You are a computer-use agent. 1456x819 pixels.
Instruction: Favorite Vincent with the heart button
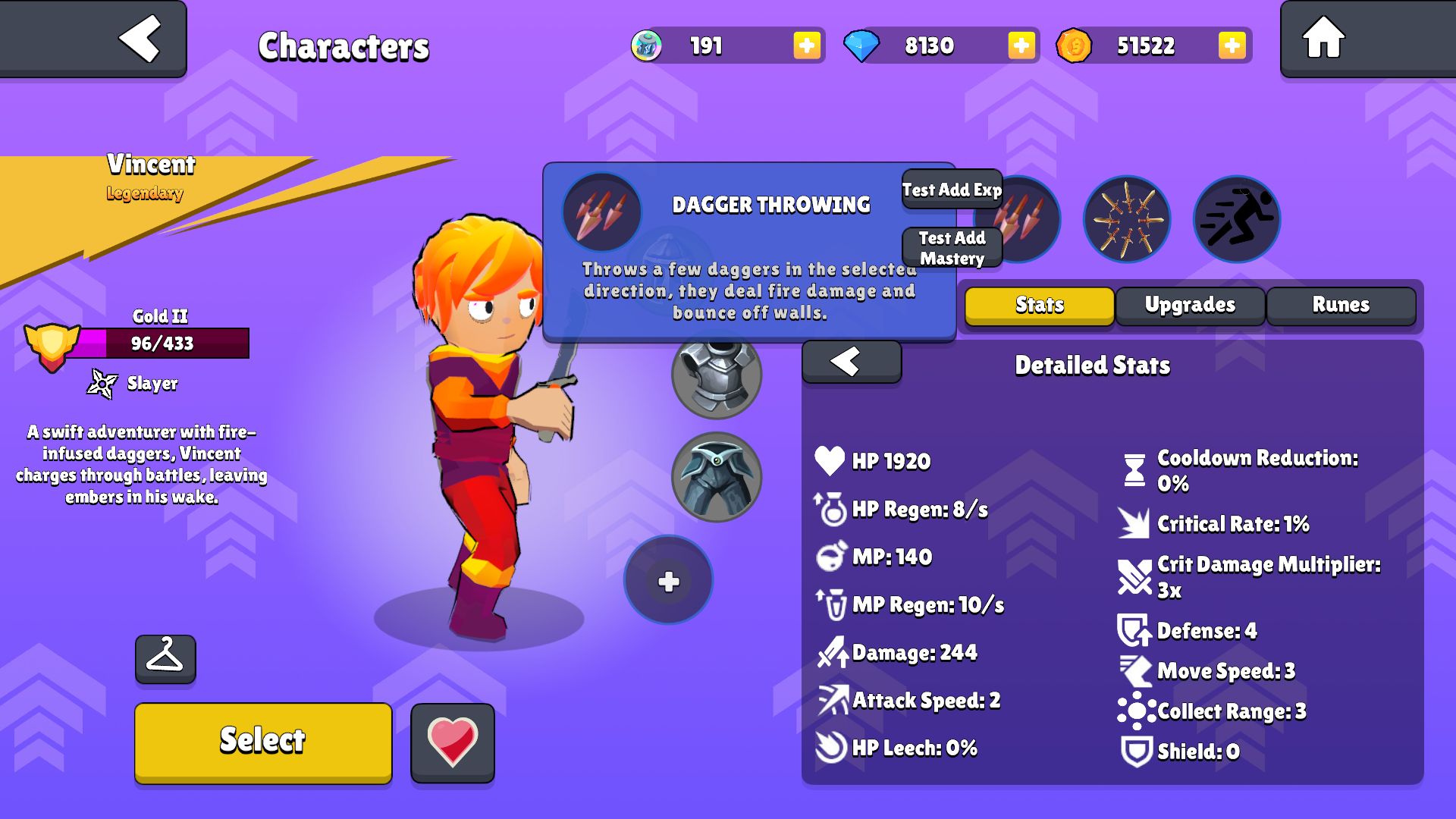[x=453, y=742]
